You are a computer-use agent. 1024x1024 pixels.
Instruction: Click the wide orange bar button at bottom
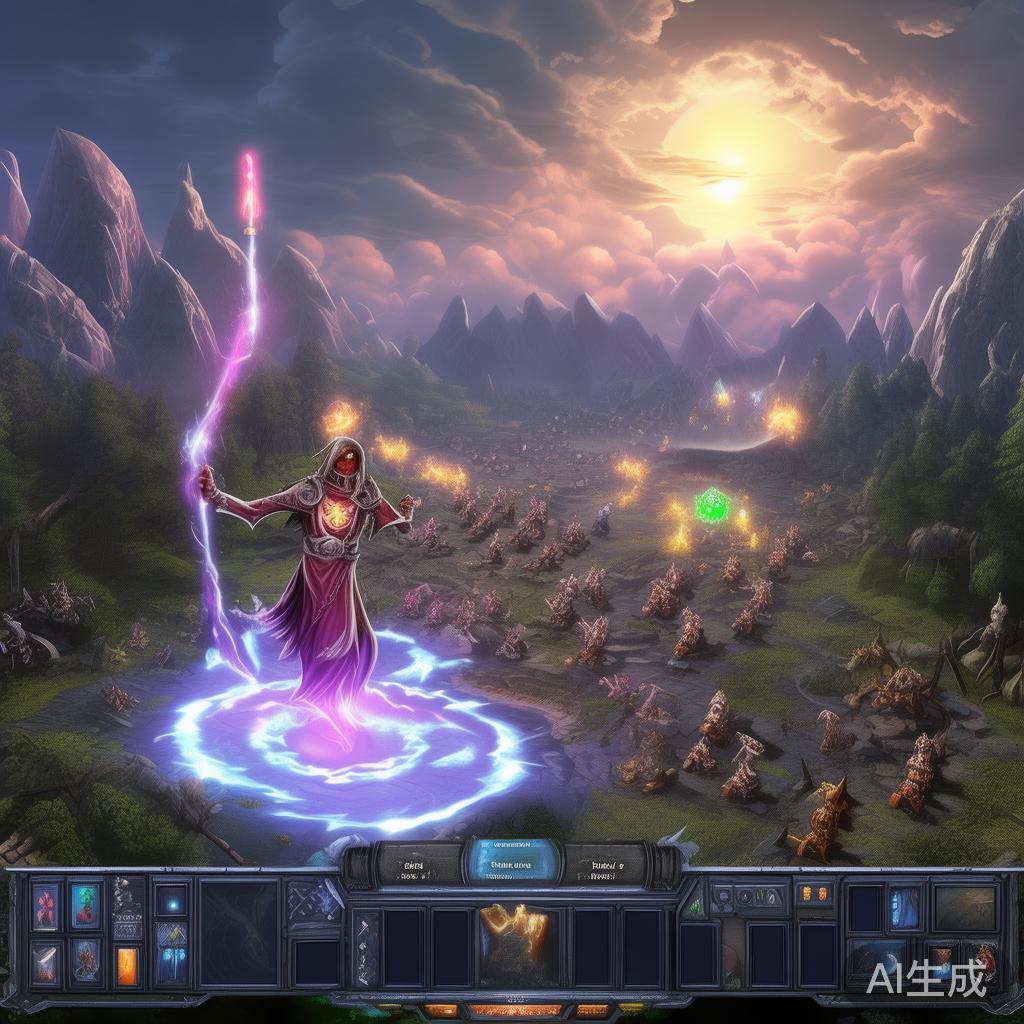(516, 1011)
